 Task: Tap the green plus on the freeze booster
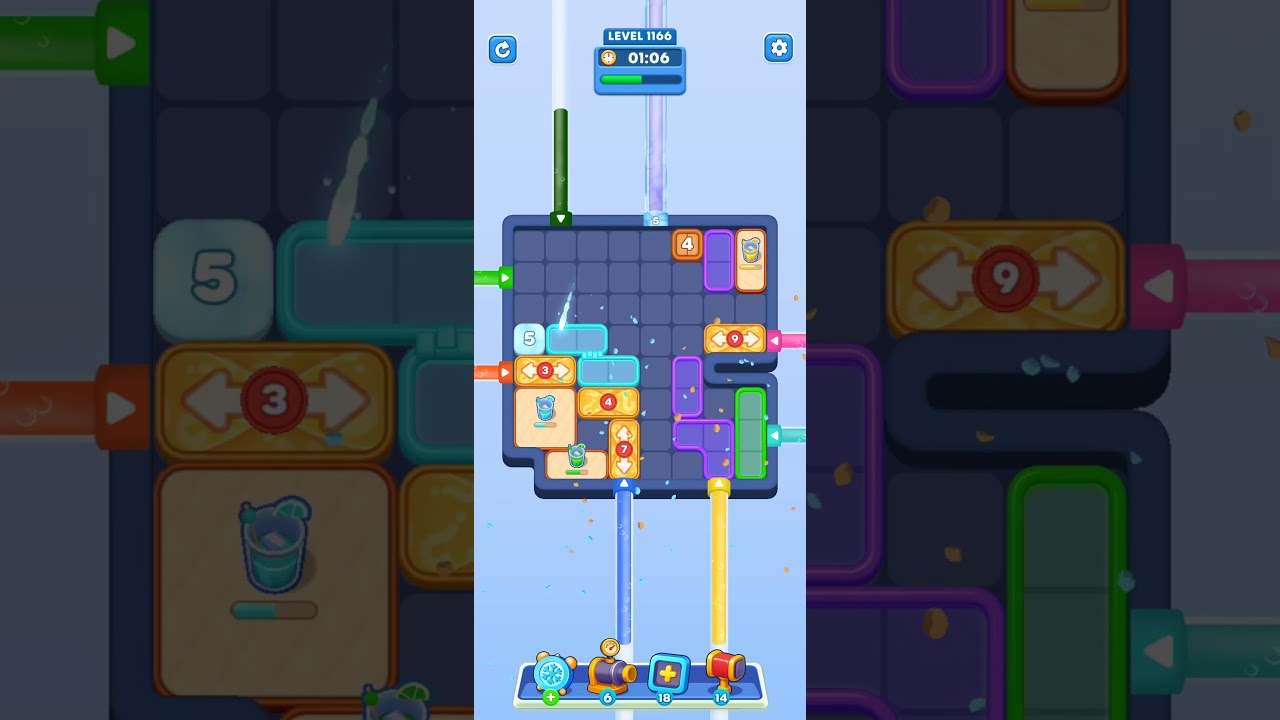point(550,697)
